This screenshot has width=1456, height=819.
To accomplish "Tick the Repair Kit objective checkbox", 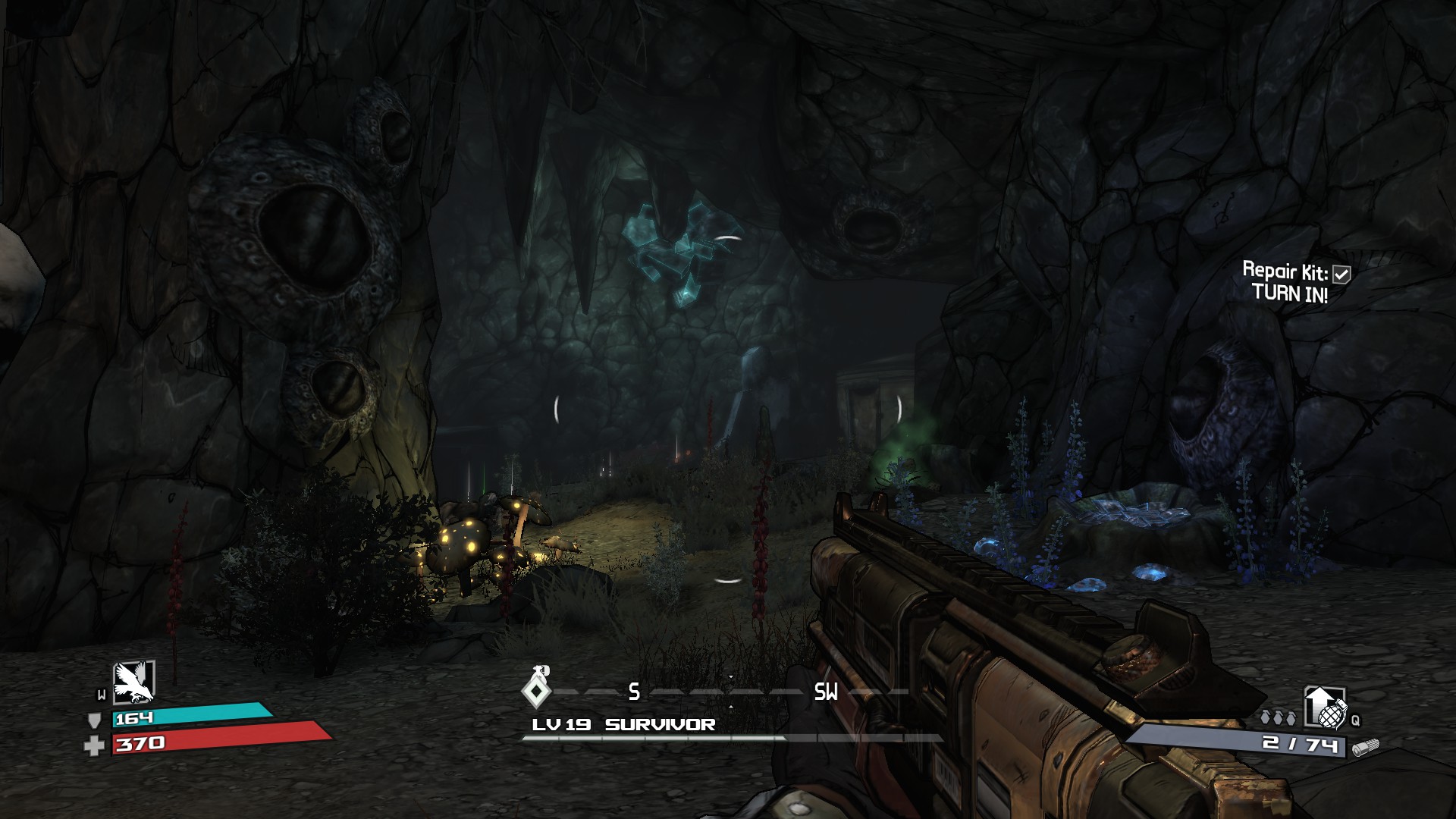I will pyautogui.click(x=1341, y=274).
